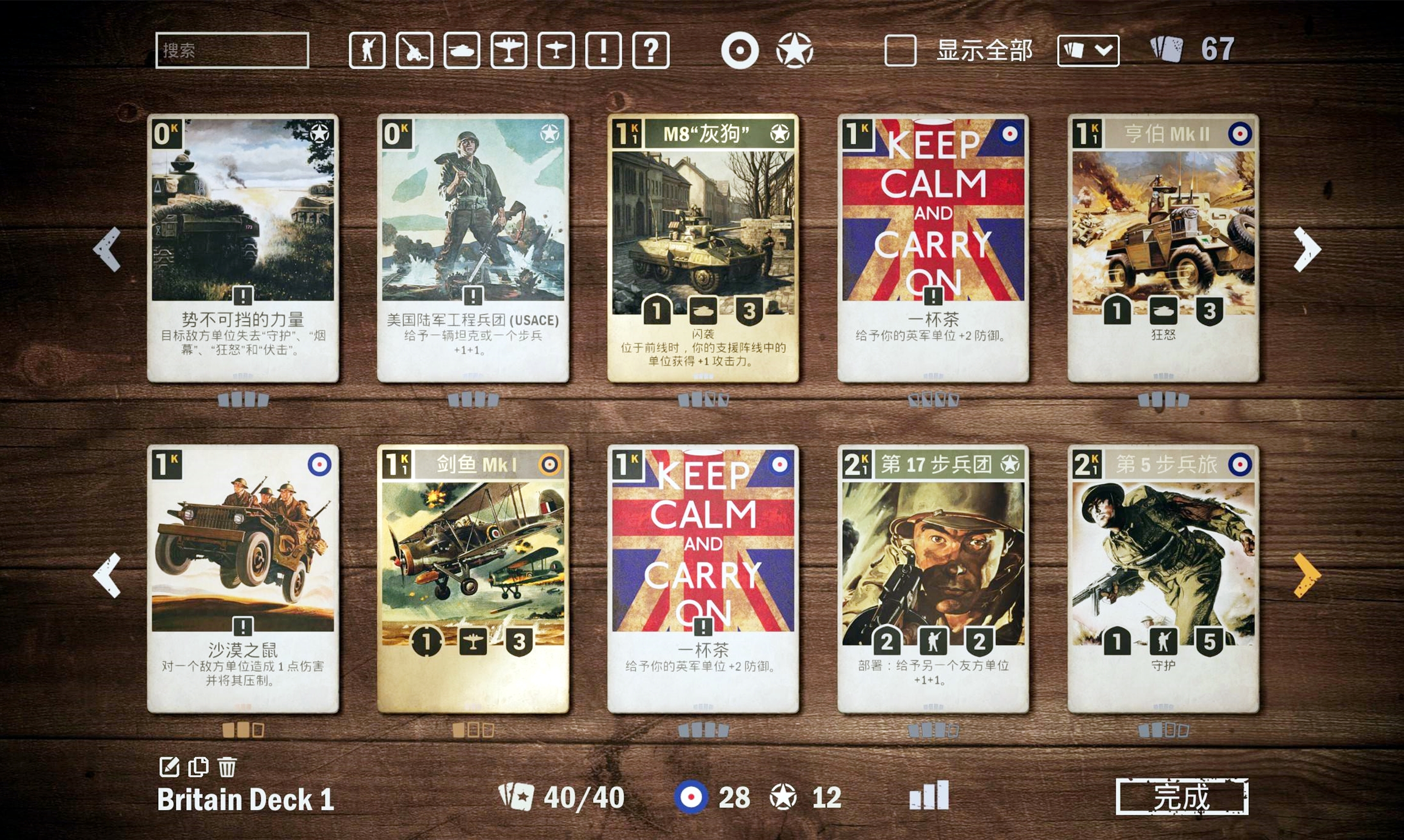Select the 第17步兵团 card
Viewport: 1404px width, 840px height.
[x=933, y=578]
